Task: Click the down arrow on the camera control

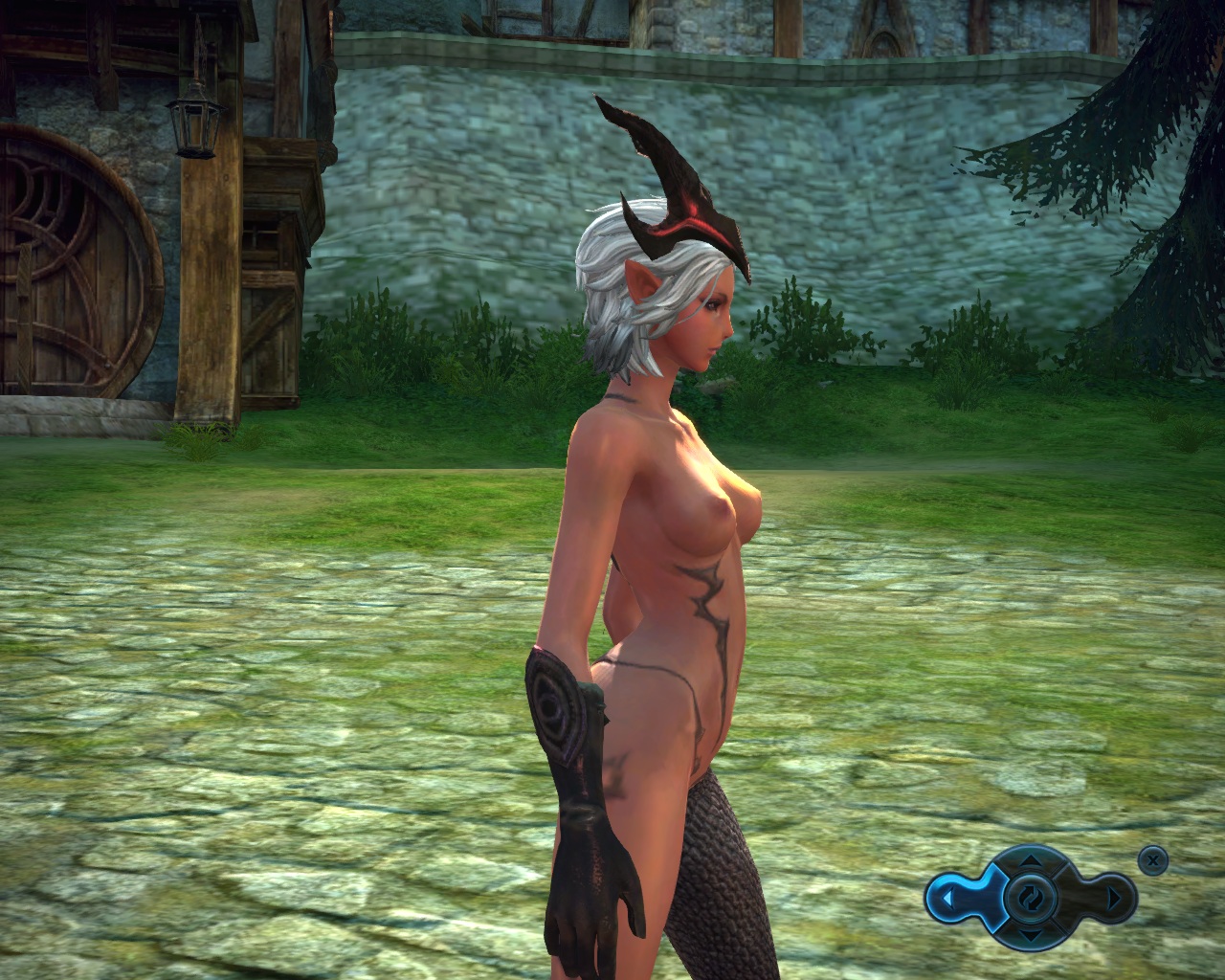Action: (1029, 935)
